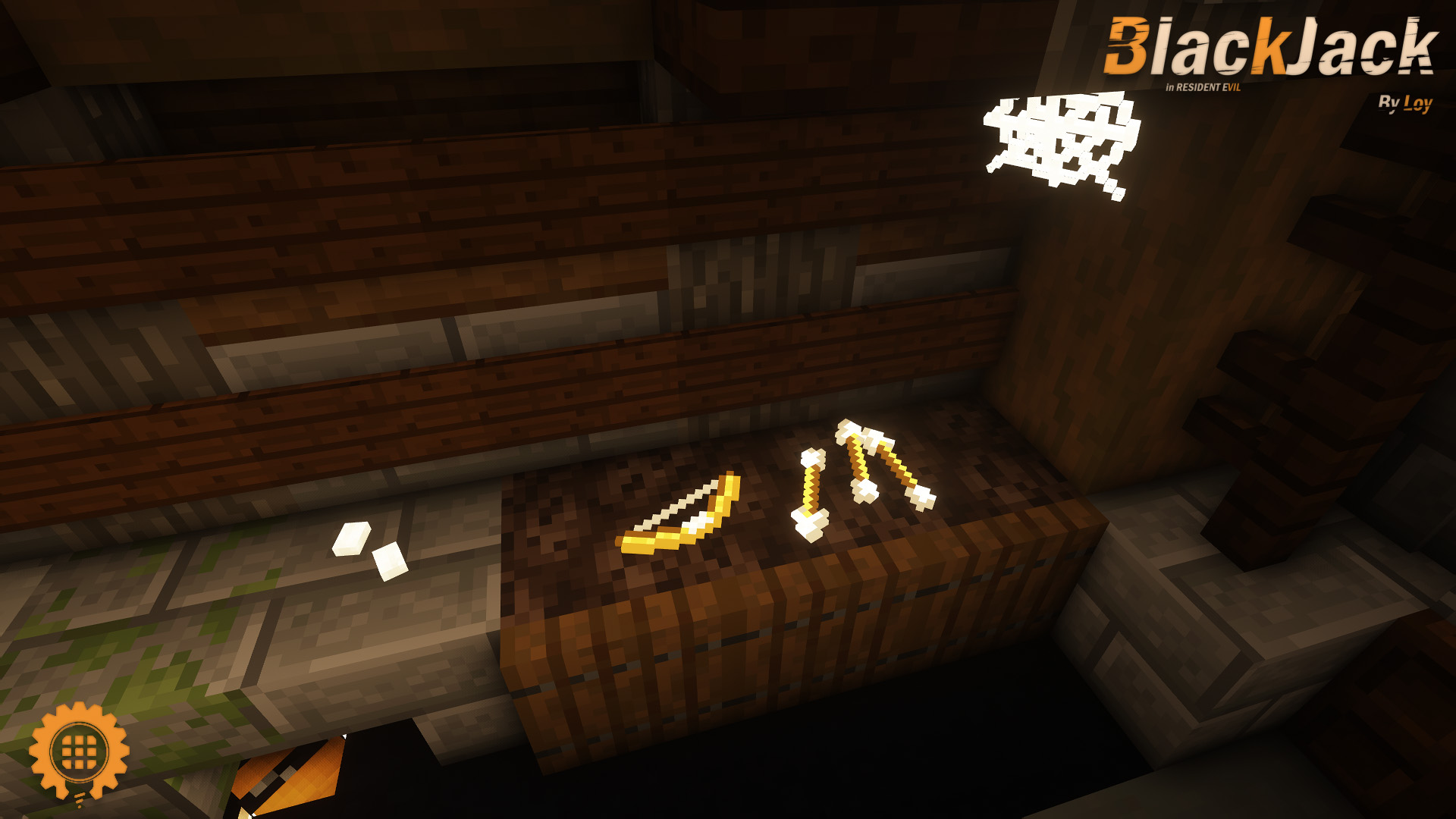Screen dimensions: 1456x819
Task: Click the orange gear grid icon
Action: pos(79,751)
